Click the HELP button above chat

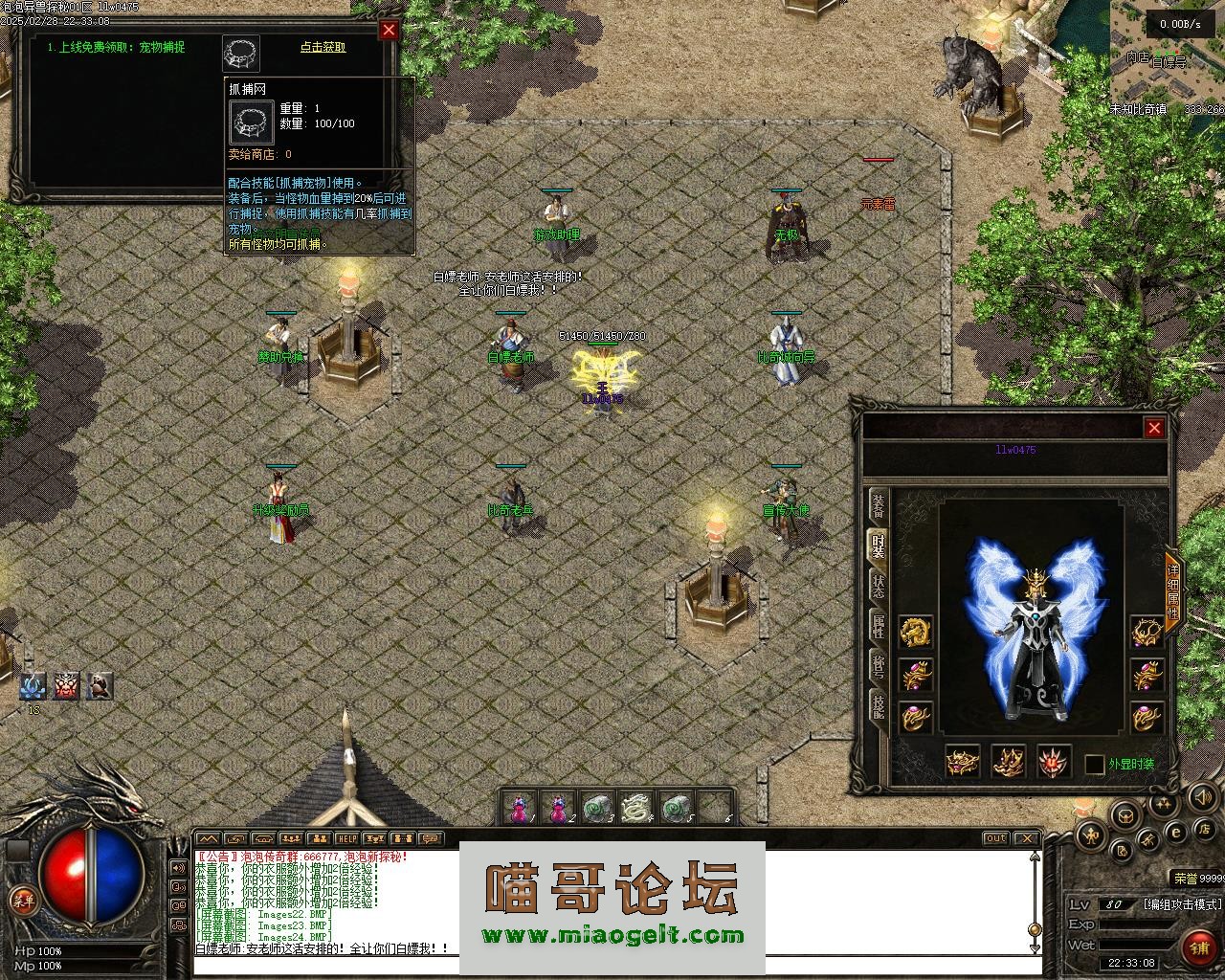point(346,839)
